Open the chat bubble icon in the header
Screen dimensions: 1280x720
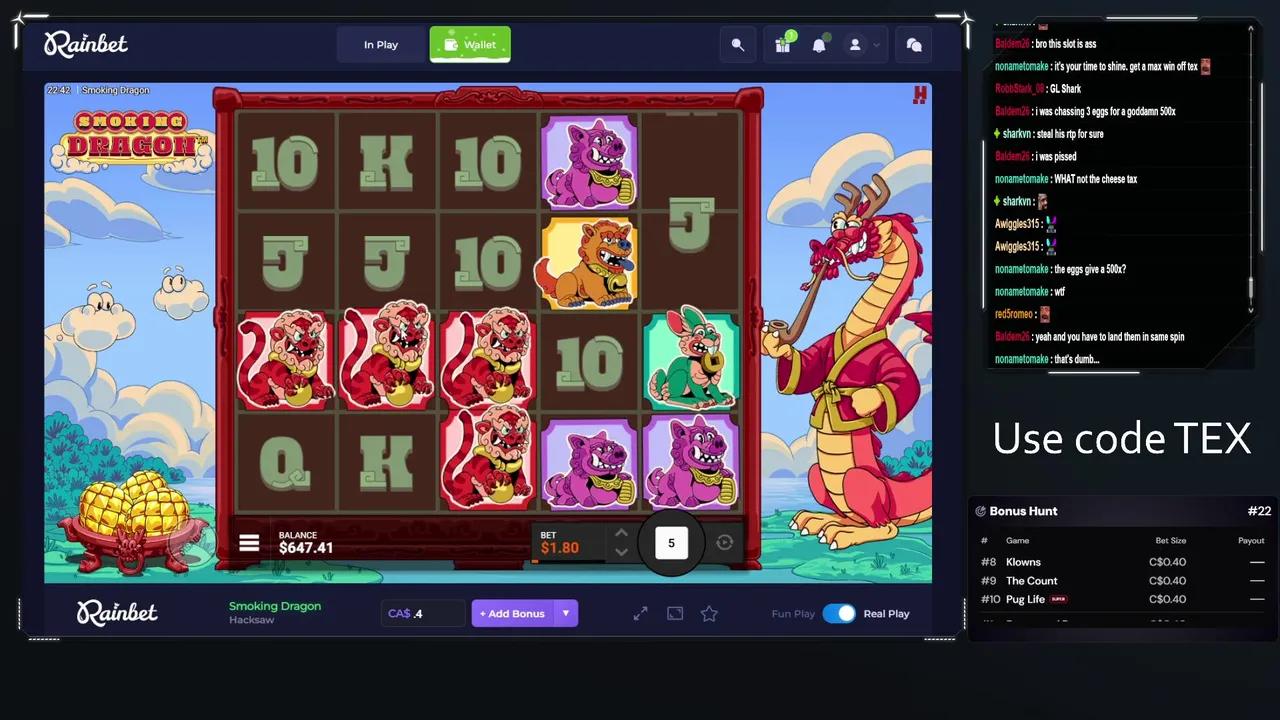pyautogui.click(x=913, y=45)
